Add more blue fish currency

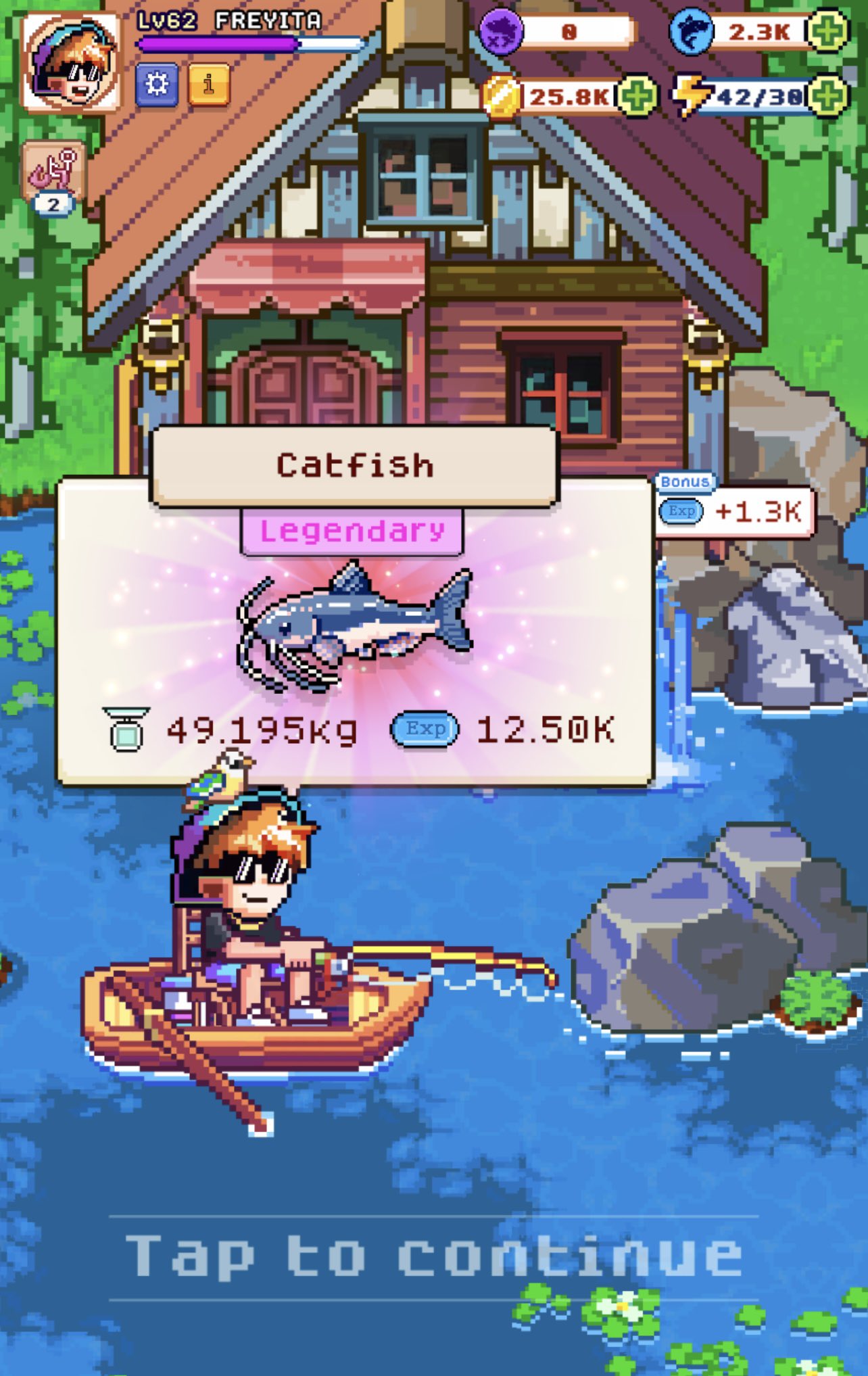829,31
